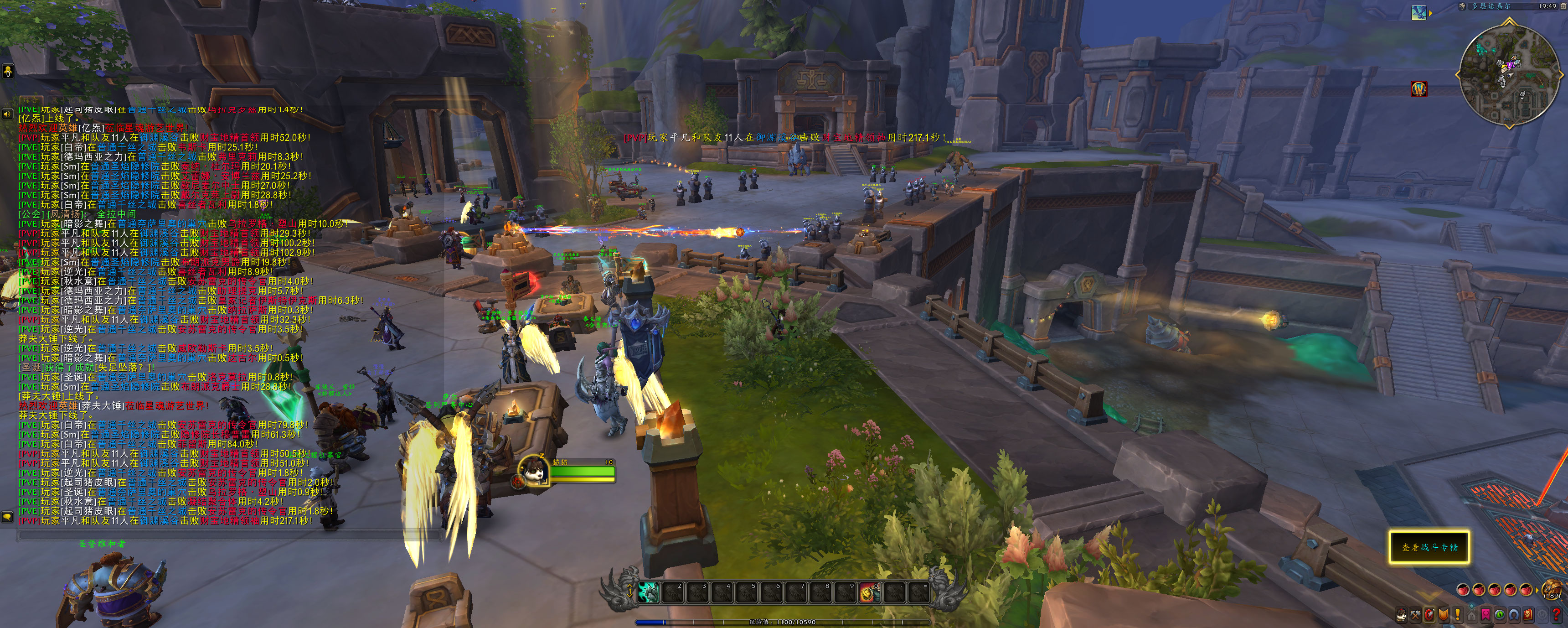The image size is (1568, 628).
Task: Open the talents and spellbook target icon
Action: click(x=1429, y=615)
